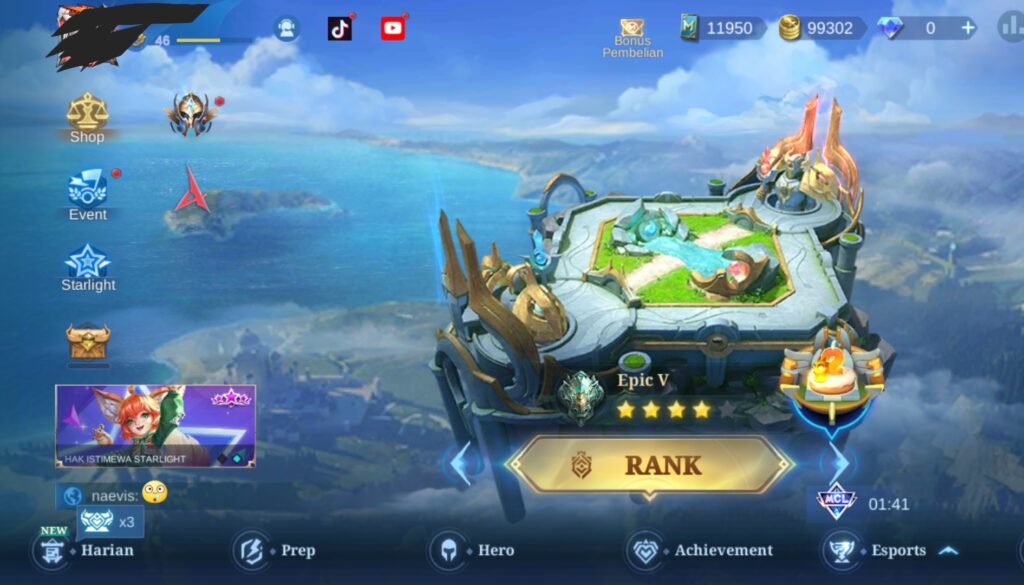Screen dimensions: 1024x585
Task: Open the Event menu
Action: click(x=87, y=194)
